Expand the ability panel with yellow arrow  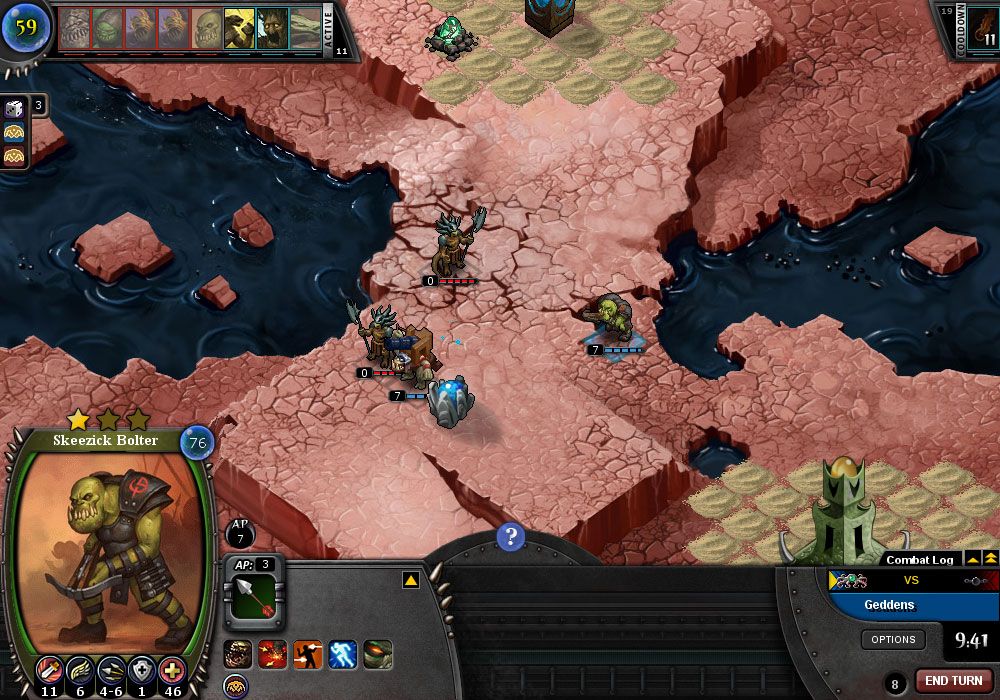(x=410, y=580)
